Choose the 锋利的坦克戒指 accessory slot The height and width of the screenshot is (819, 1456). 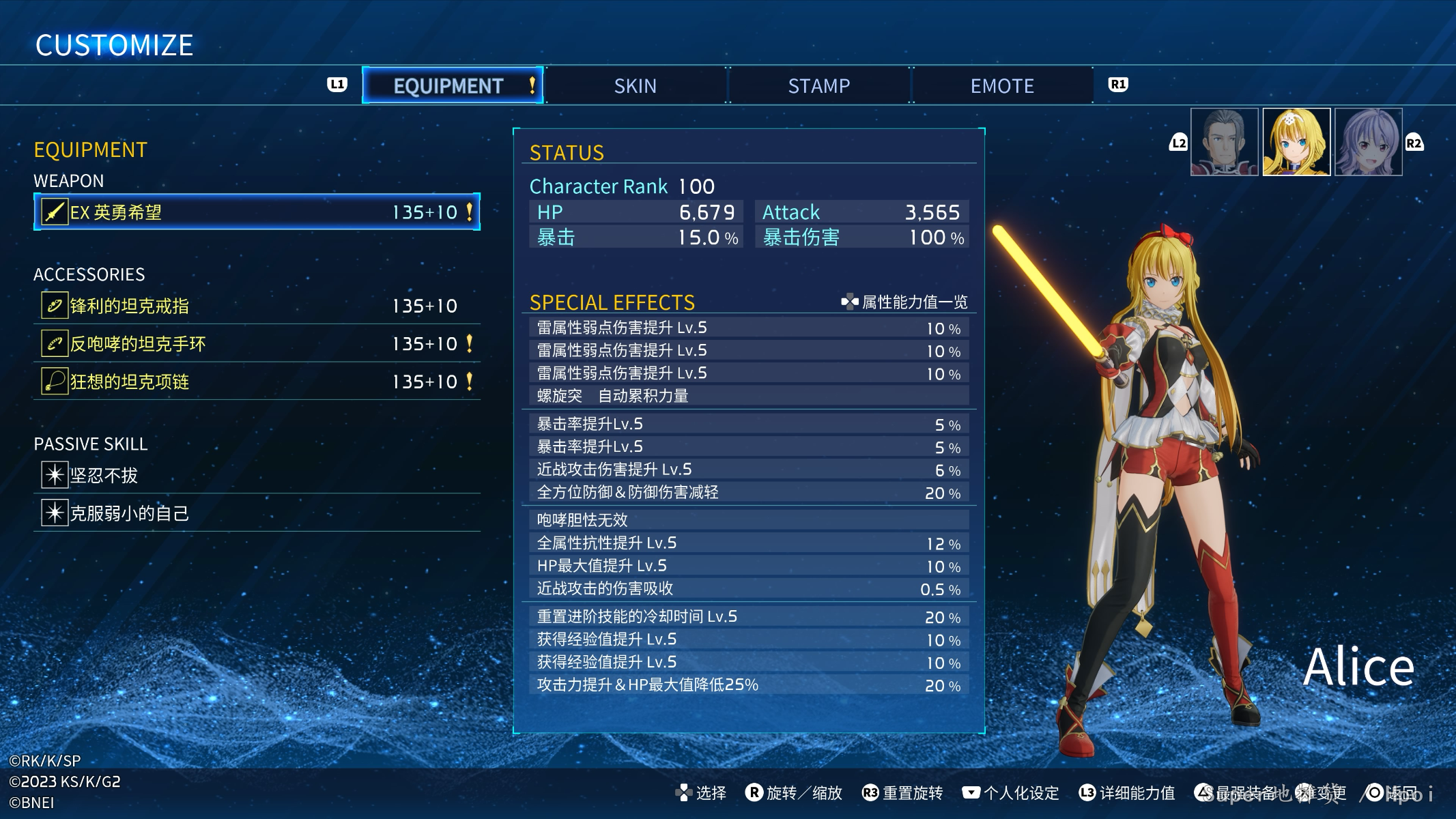257,306
